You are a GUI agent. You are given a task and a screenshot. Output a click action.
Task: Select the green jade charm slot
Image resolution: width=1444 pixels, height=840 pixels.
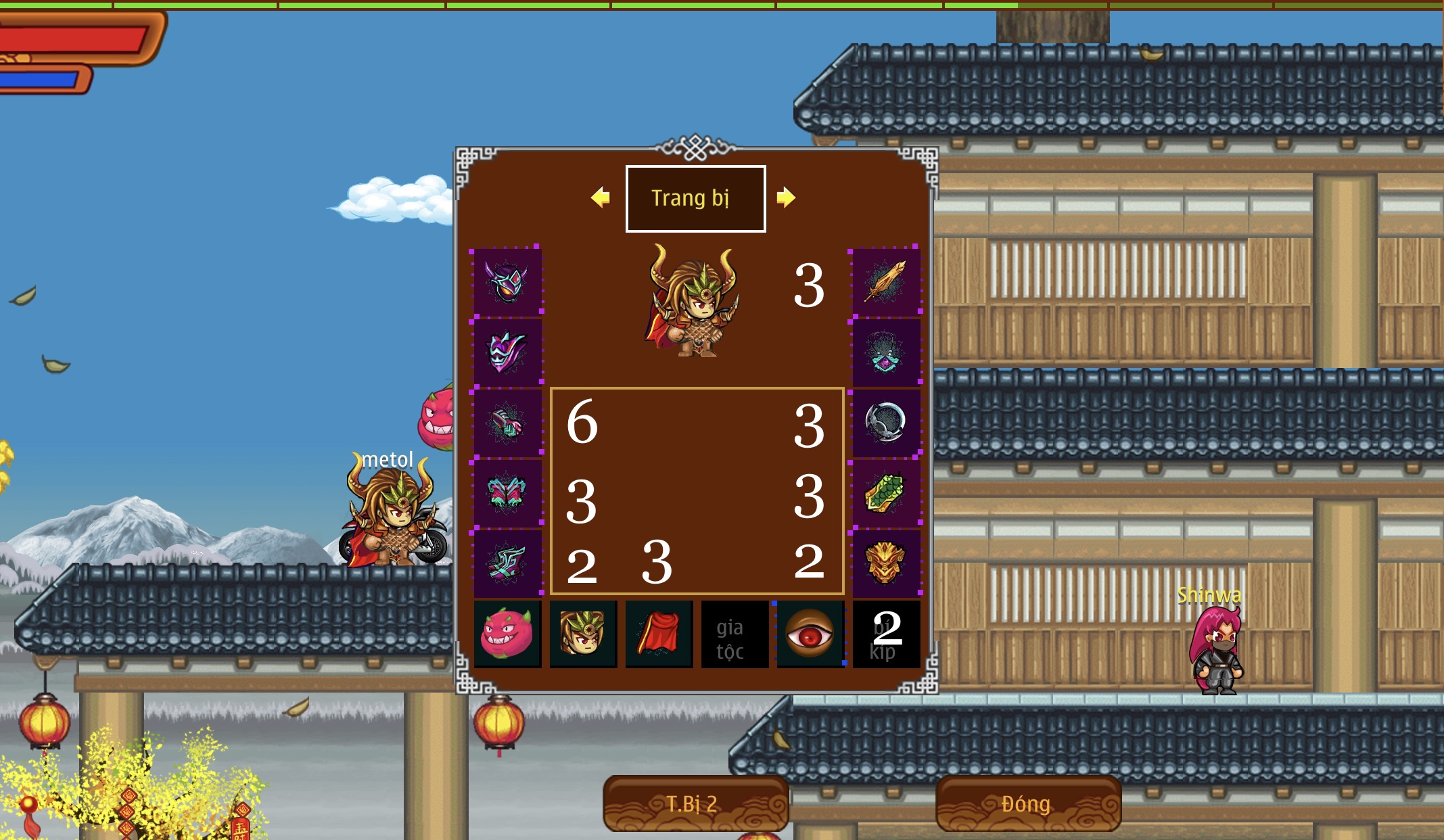[885, 493]
